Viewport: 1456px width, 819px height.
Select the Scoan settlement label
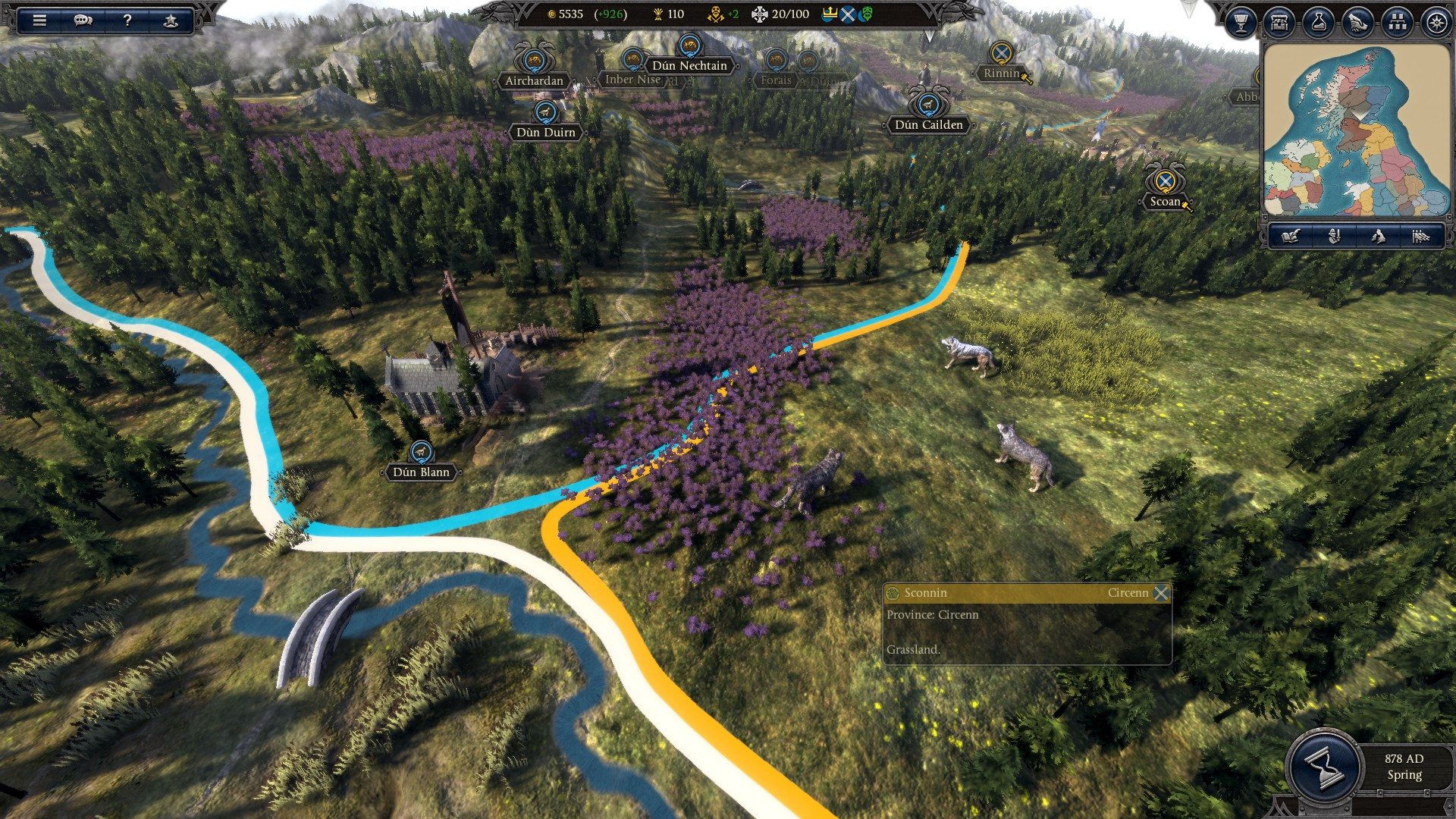pos(1165,201)
